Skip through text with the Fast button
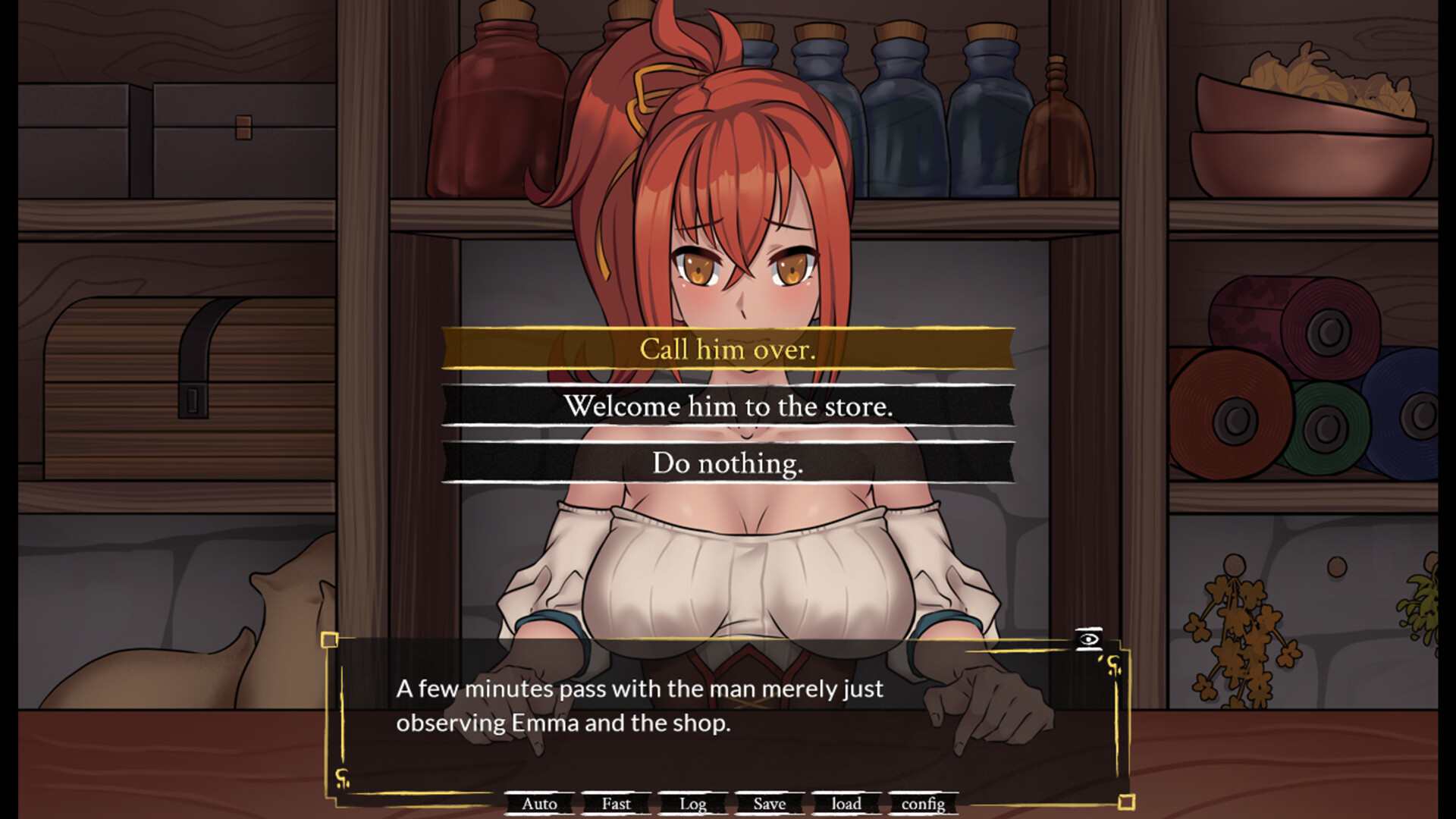The height and width of the screenshot is (819, 1456). tap(616, 804)
